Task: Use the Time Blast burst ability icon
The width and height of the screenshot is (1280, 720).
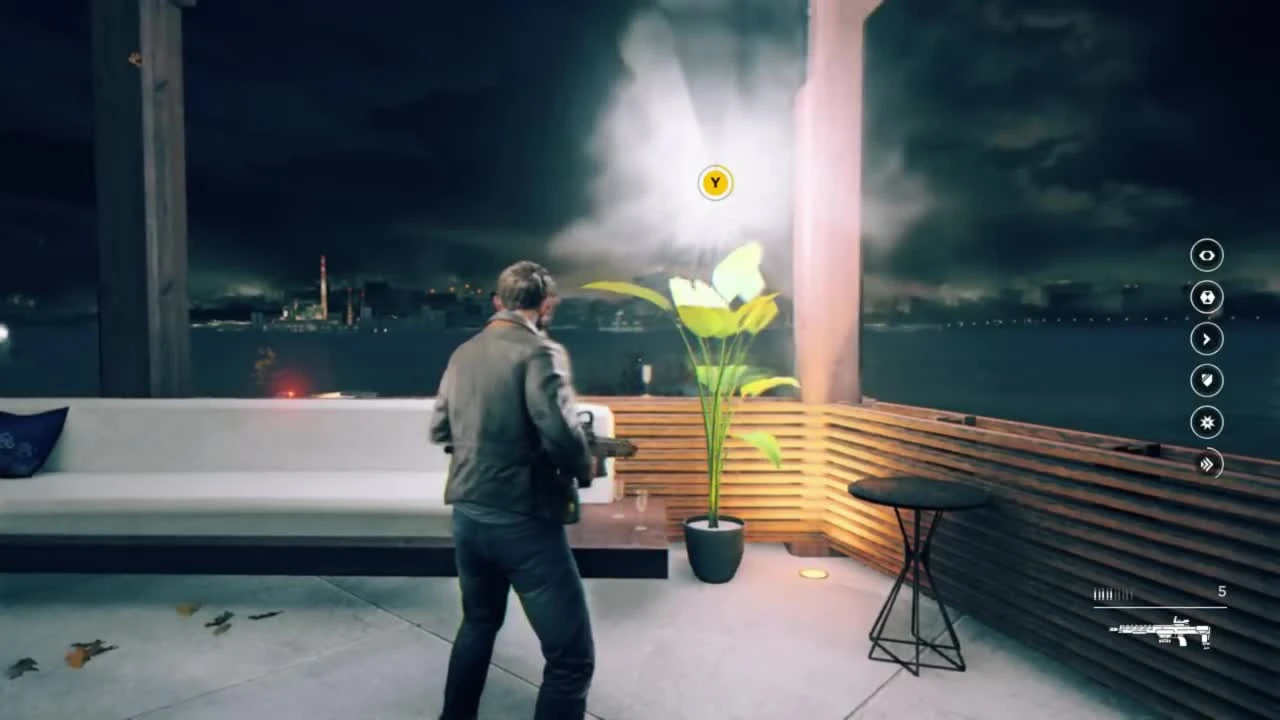Action: (x=1206, y=423)
